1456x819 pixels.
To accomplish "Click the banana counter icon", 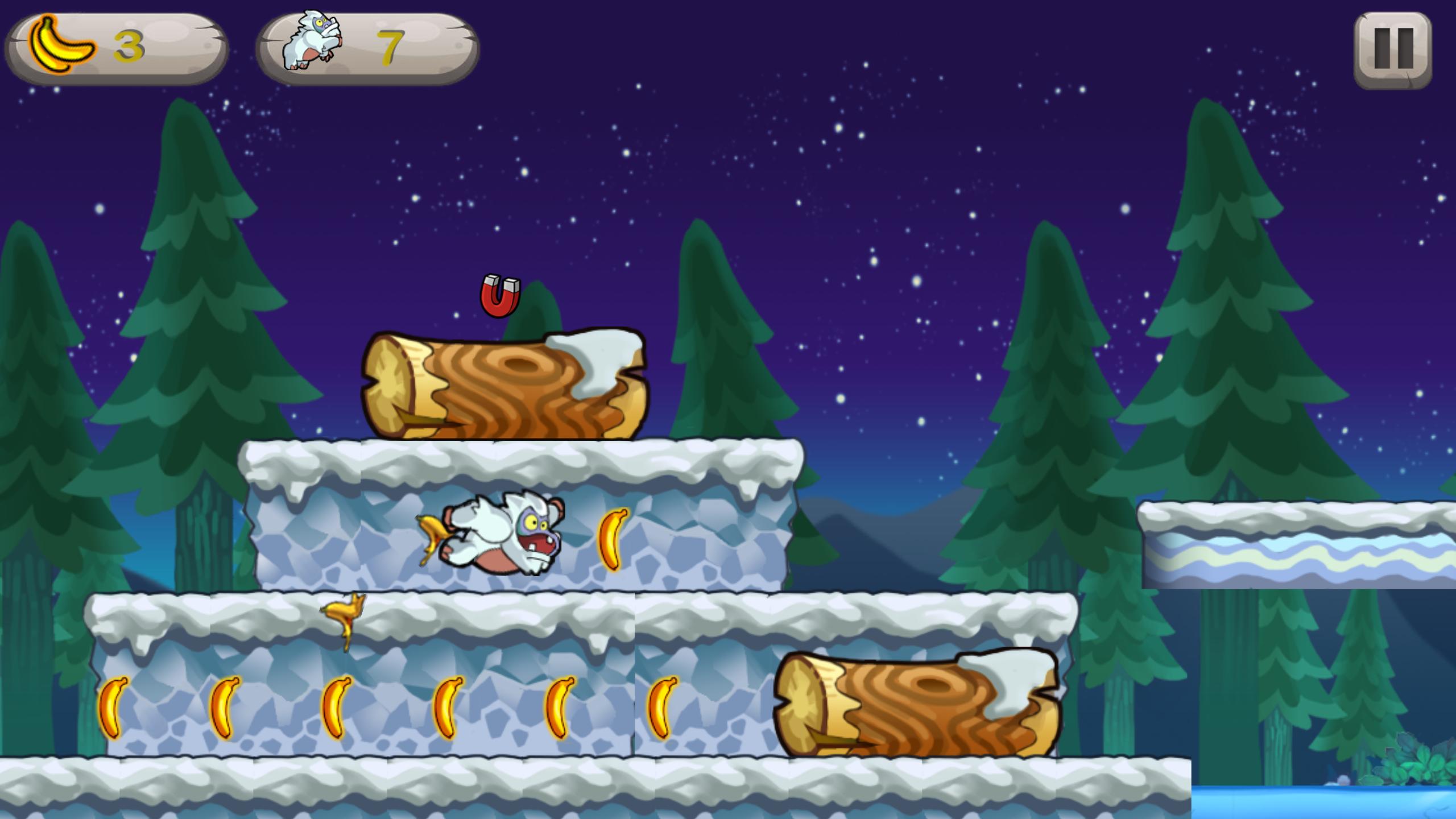I will 63,45.
